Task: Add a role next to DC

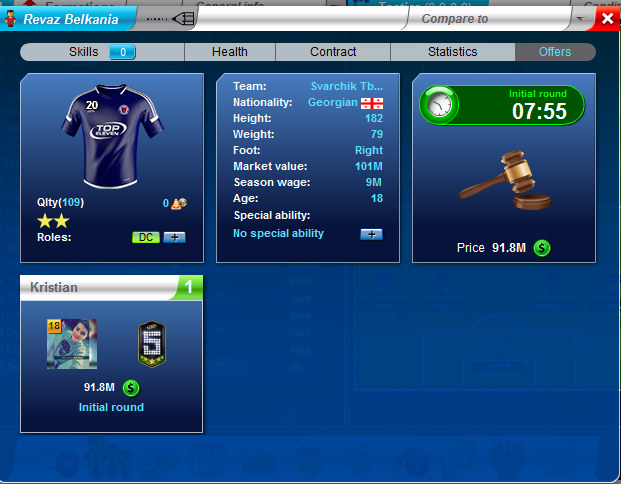Action: pyautogui.click(x=174, y=238)
